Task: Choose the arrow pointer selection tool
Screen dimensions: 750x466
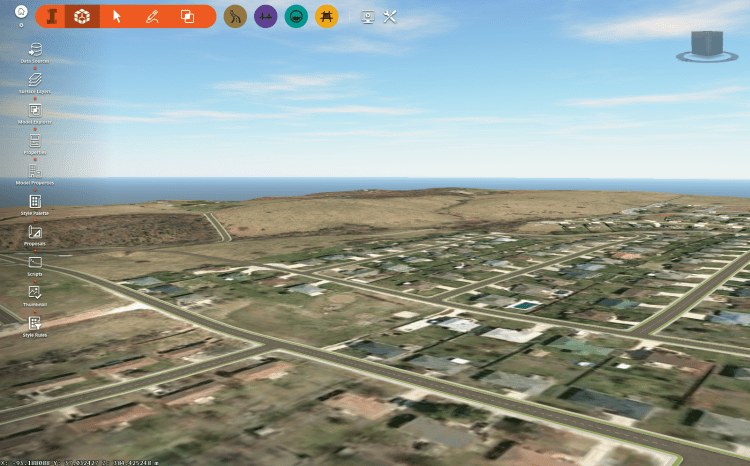Action: click(117, 16)
